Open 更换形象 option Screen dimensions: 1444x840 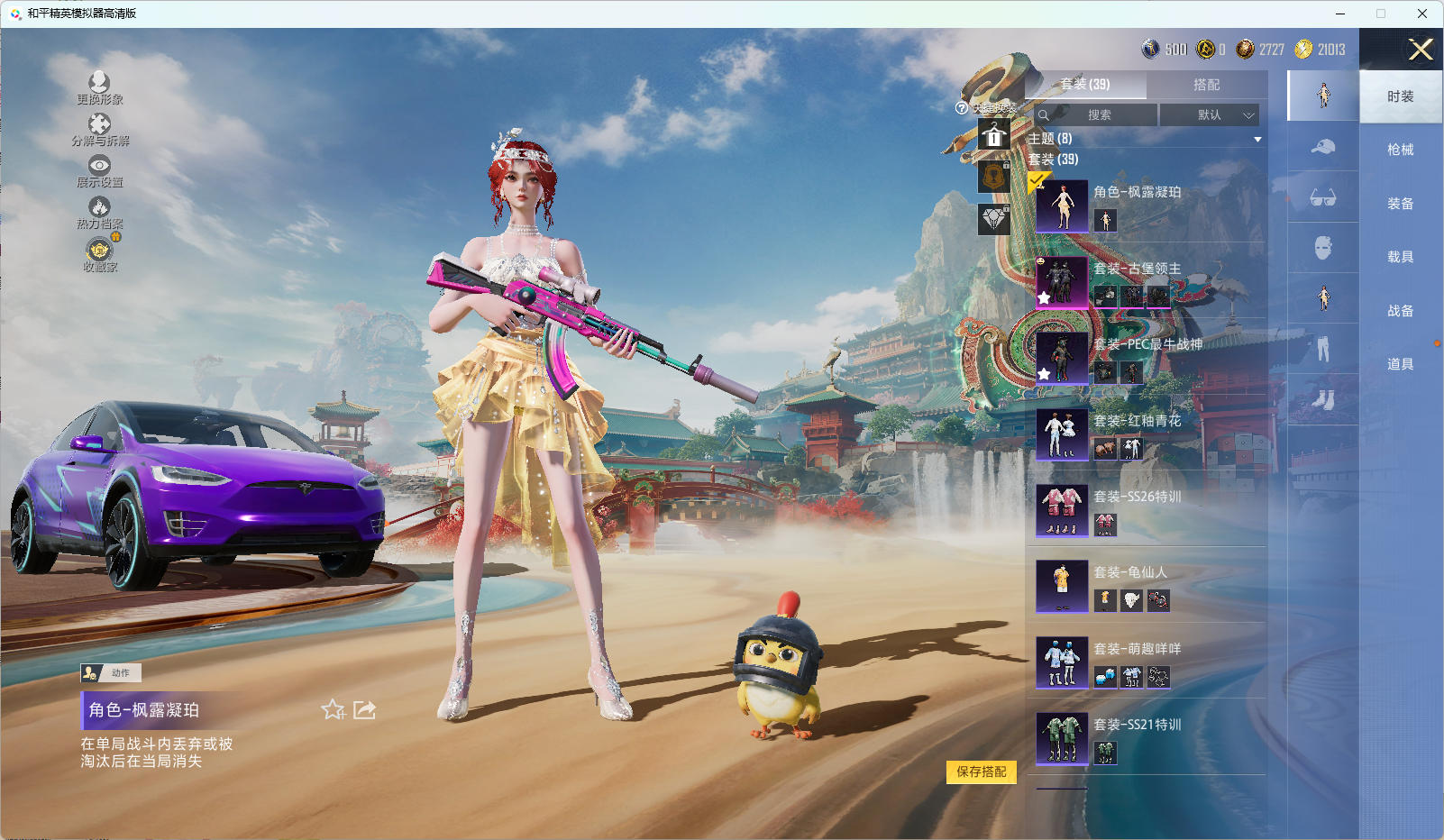tap(99, 88)
